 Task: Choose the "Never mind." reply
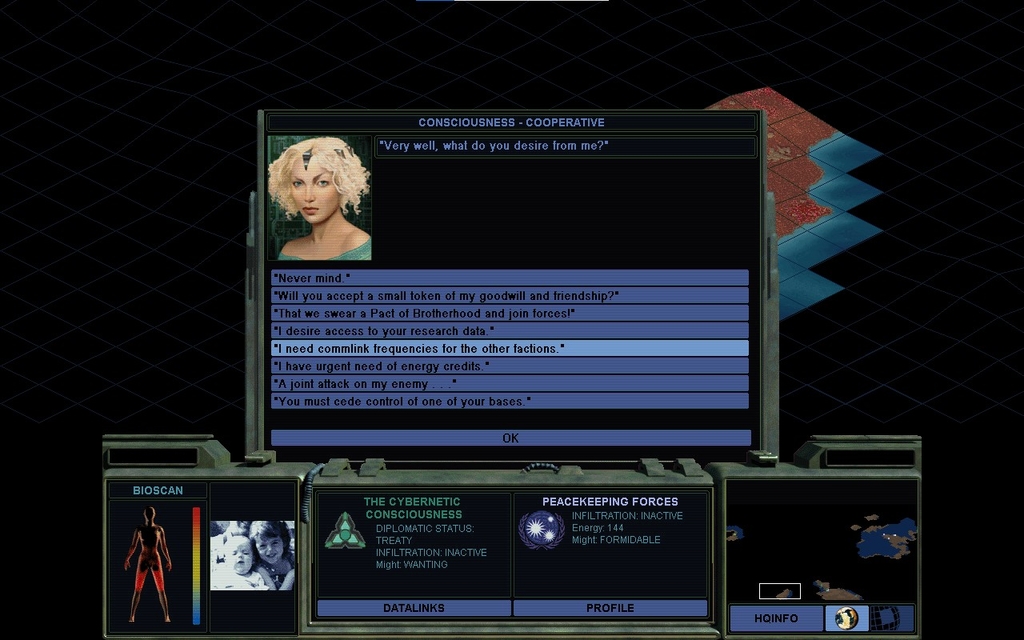[509, 278]
